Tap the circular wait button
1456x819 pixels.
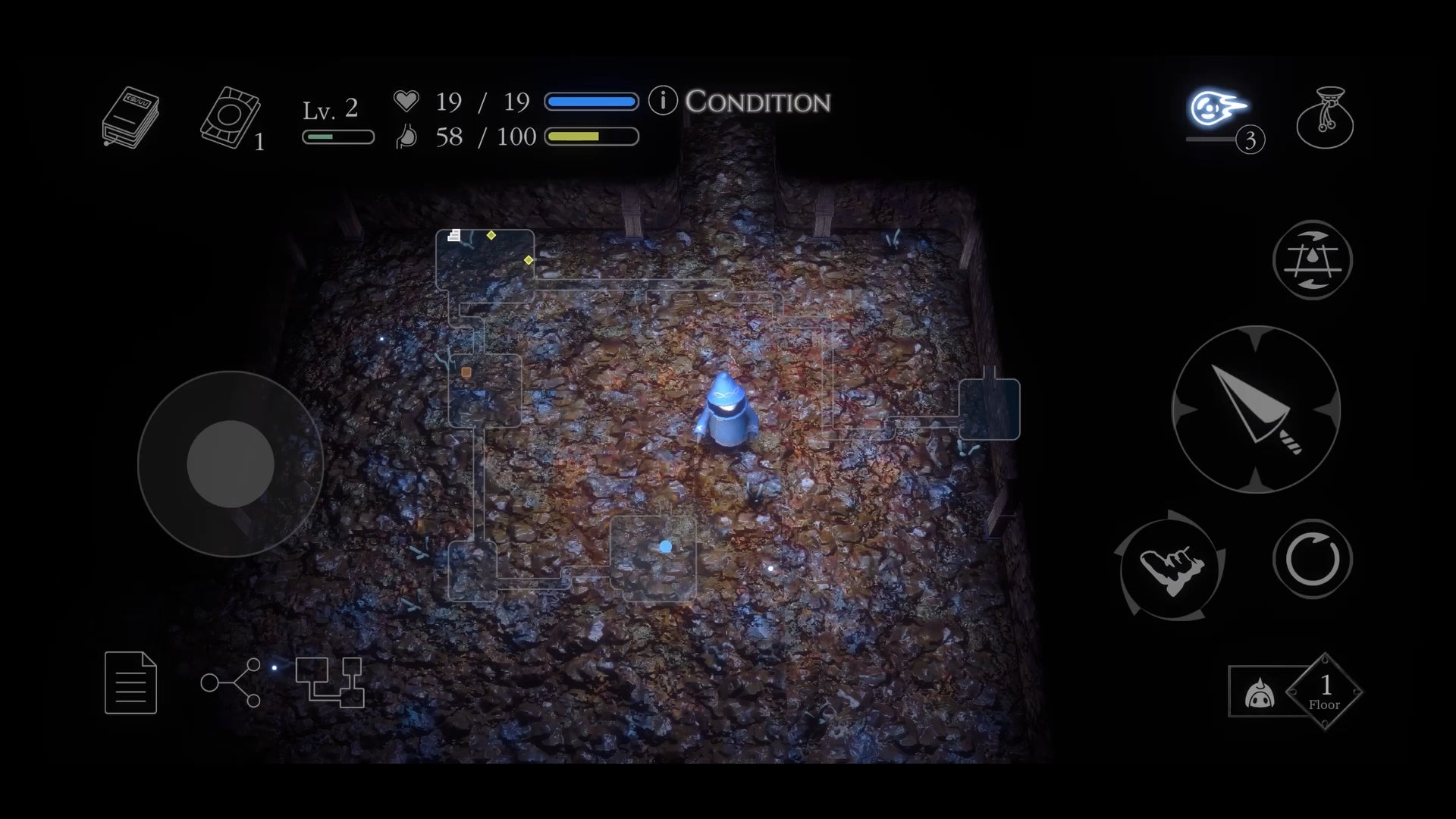tap(1312, 560)
